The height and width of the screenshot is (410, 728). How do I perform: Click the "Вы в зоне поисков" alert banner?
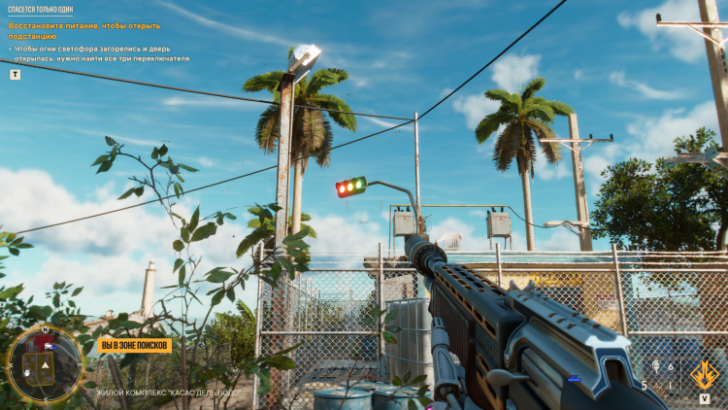click(134, 345)
